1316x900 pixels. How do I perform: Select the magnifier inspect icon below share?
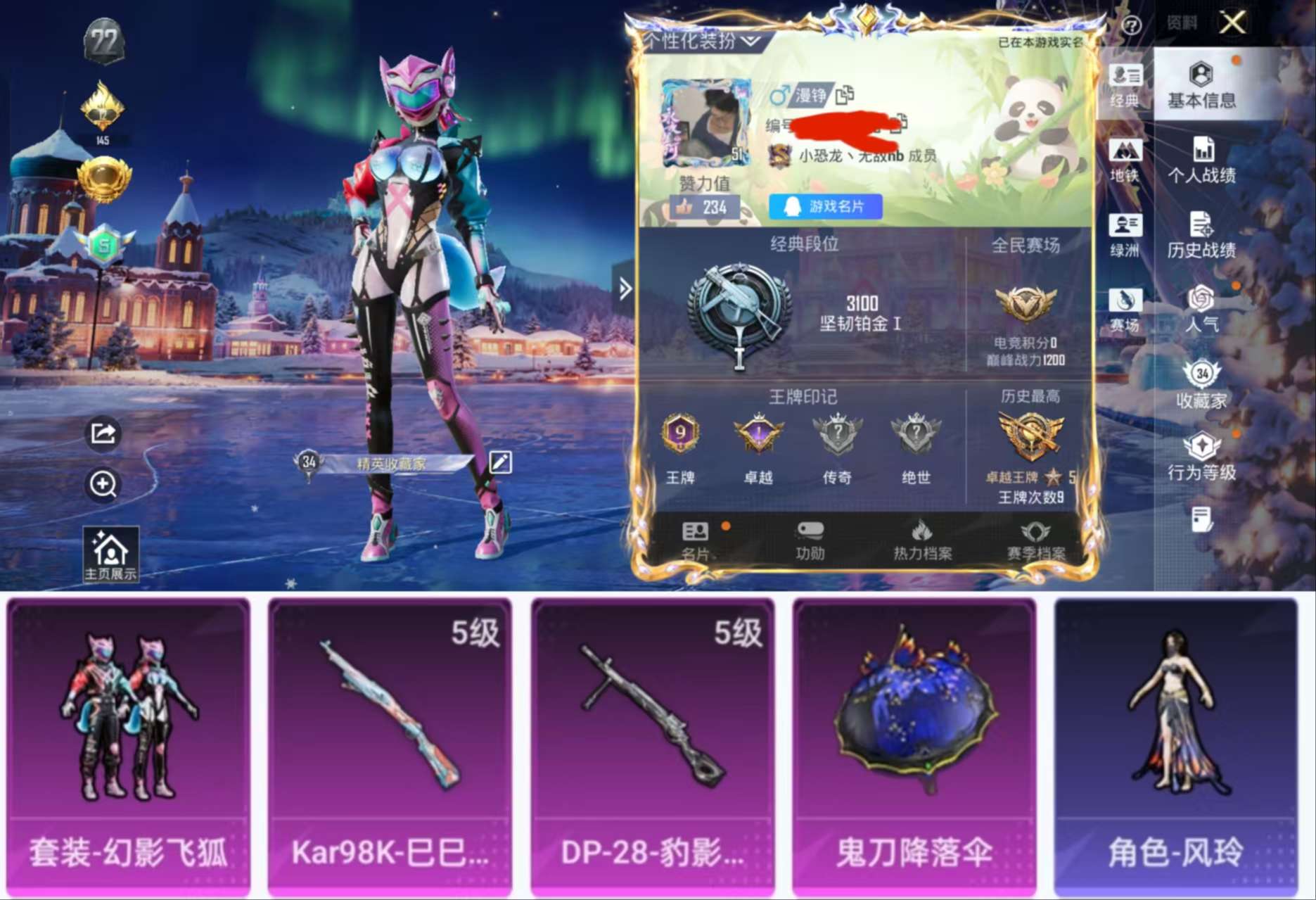point(103,486)
